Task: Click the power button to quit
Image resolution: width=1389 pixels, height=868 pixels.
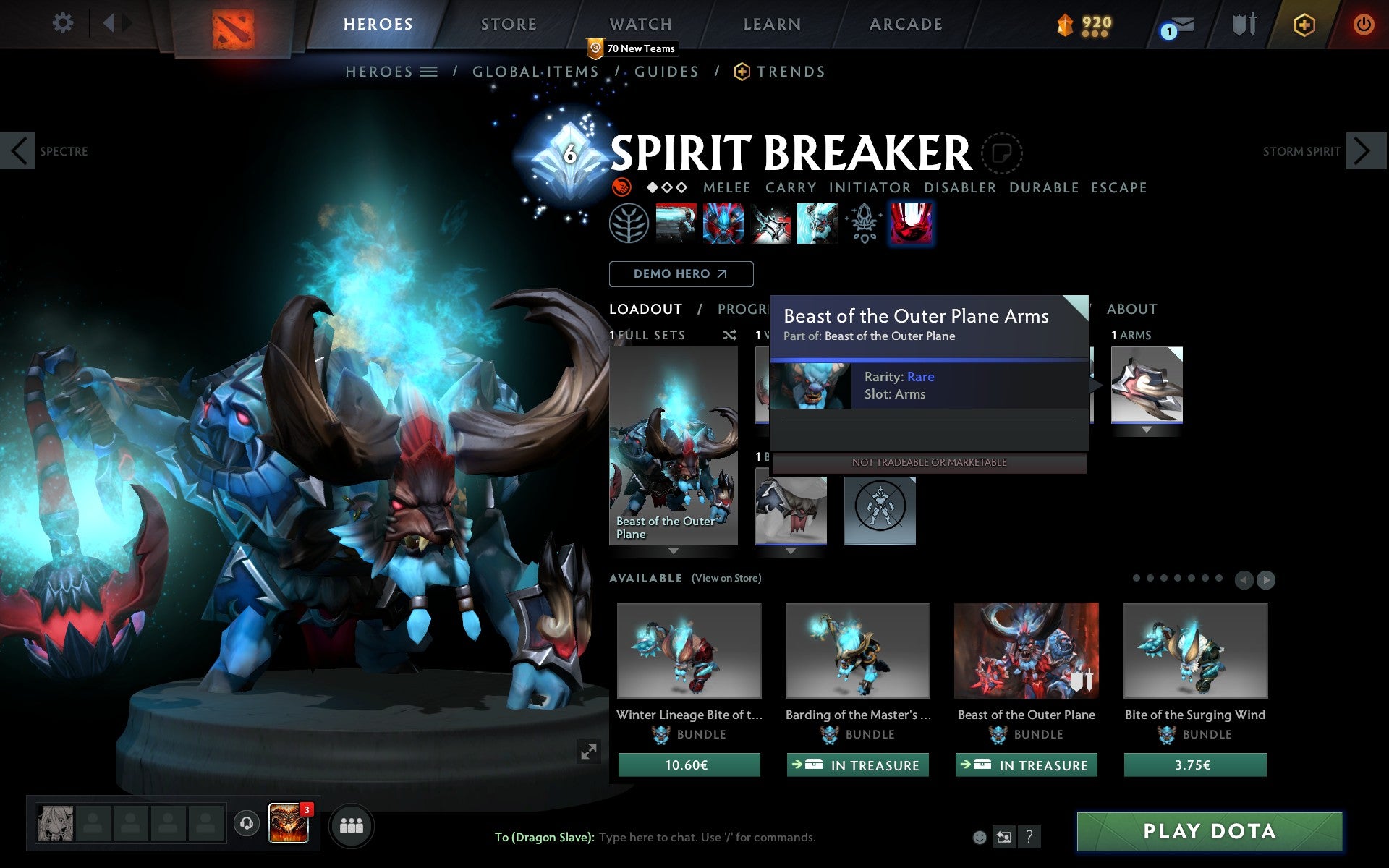Action: pyautogui.click(x=1364, y=24)
